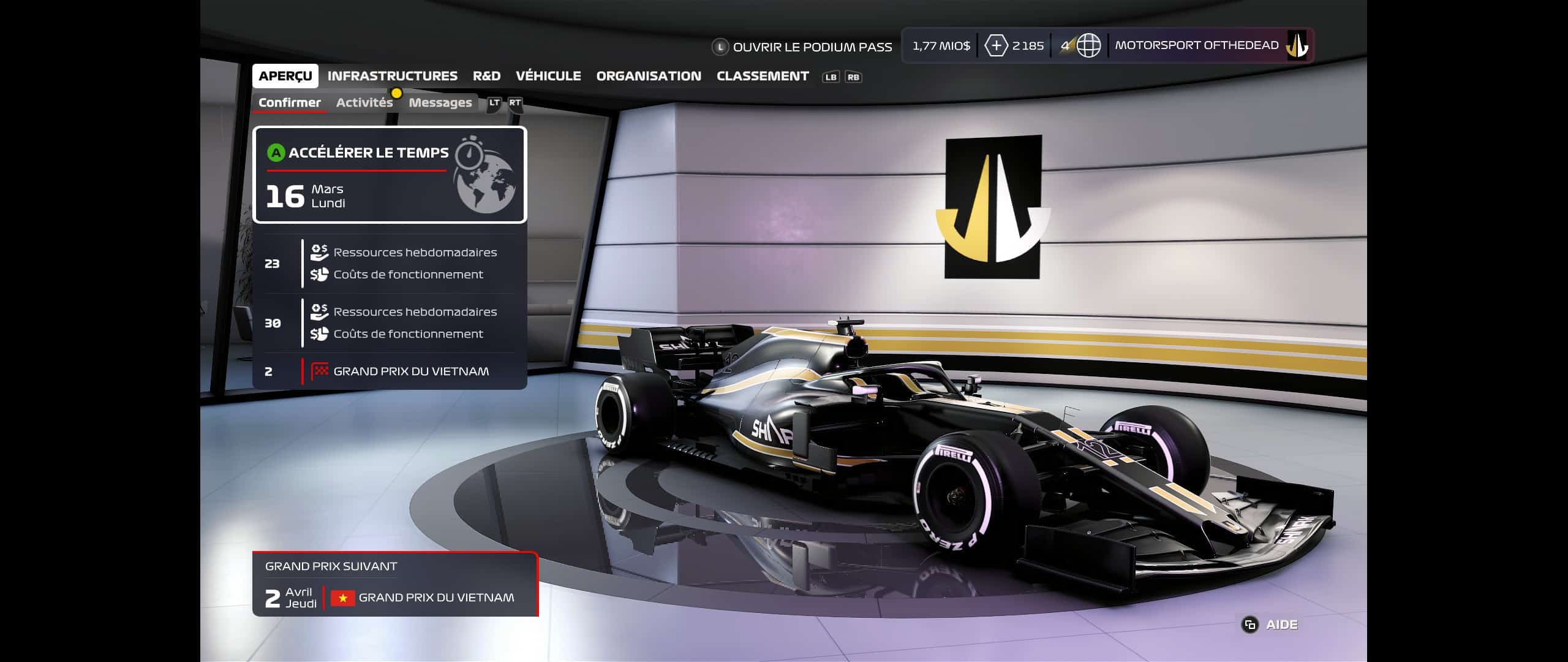This screenshot has height=662, width=1568.
Task: Select the 23 March weekly resources row
Action: [390, 264]
